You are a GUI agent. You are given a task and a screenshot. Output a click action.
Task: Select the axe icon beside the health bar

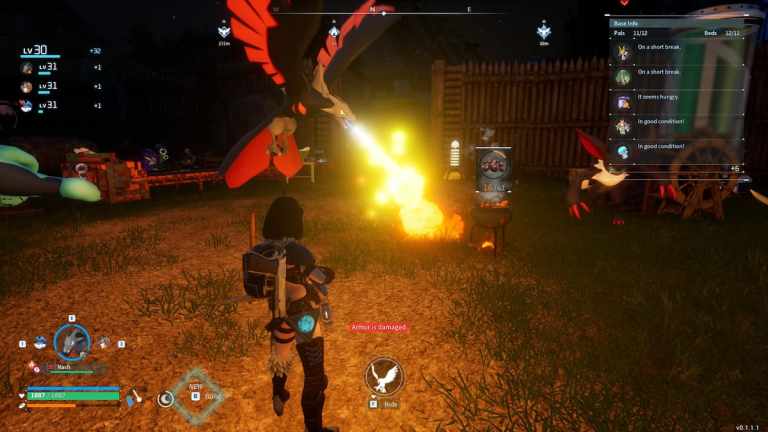pos(134,398)
